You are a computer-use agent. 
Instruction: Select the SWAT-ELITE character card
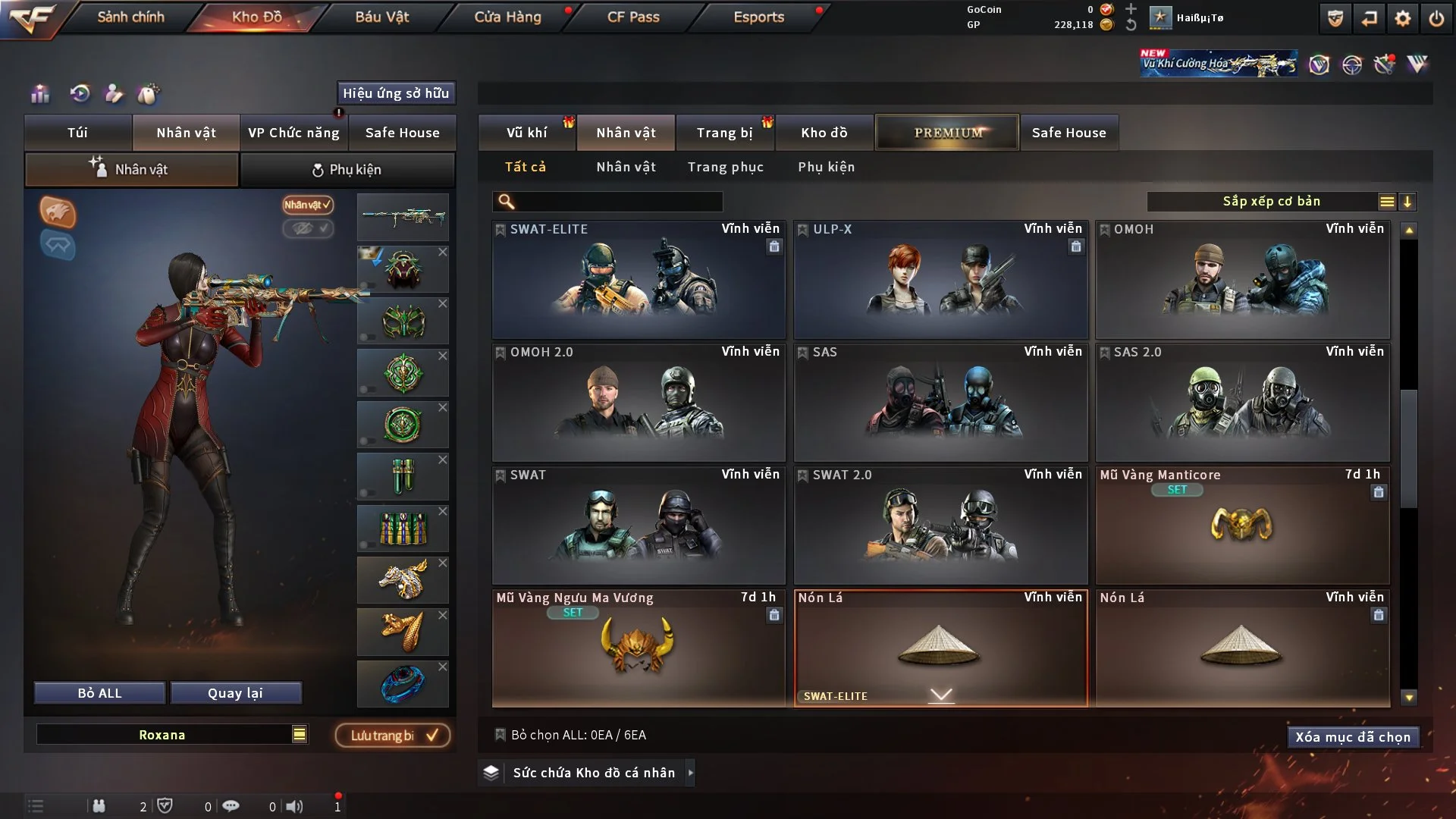pos(639,281)
